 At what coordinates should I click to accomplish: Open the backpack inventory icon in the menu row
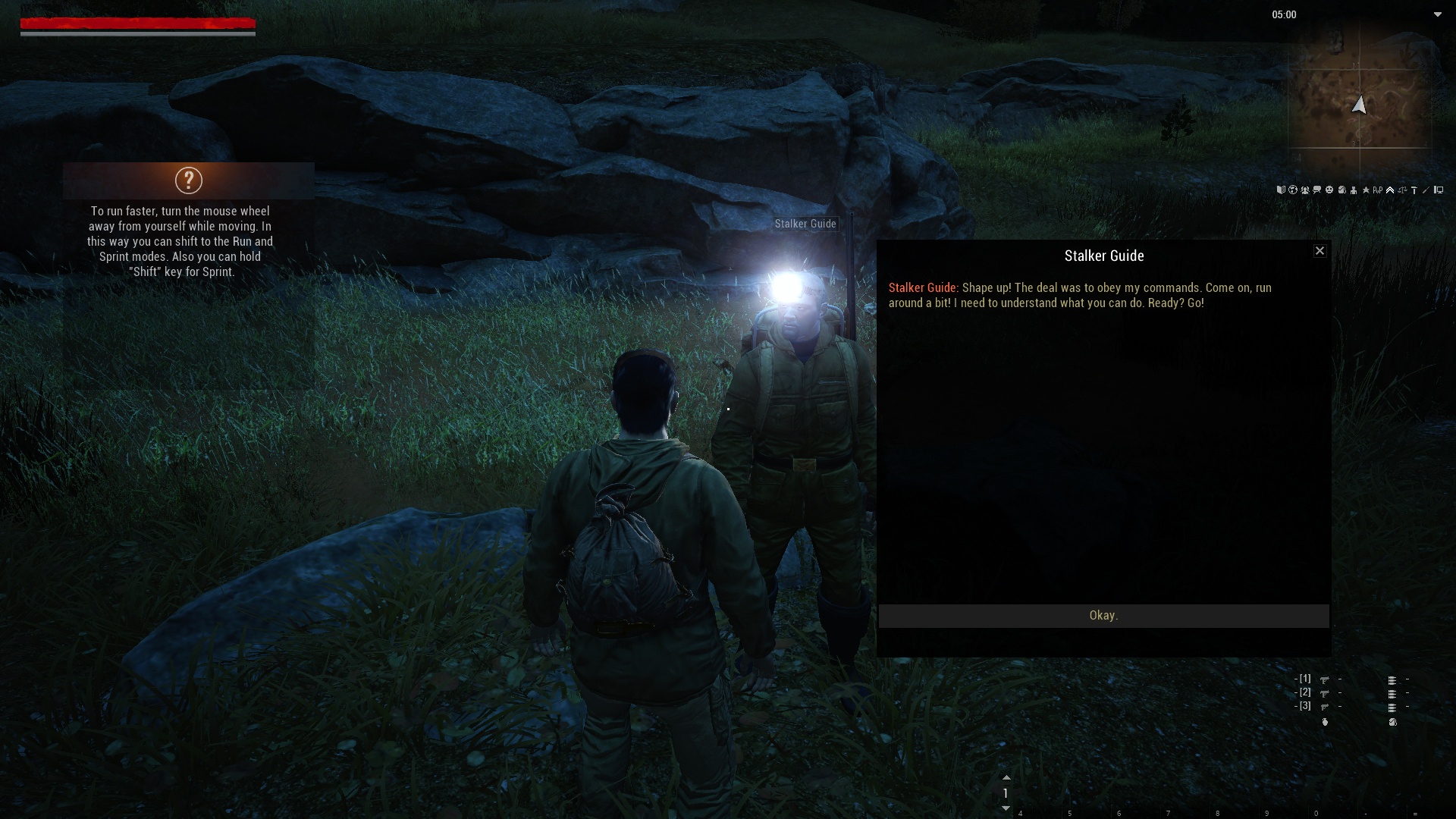pos(1341,190)
